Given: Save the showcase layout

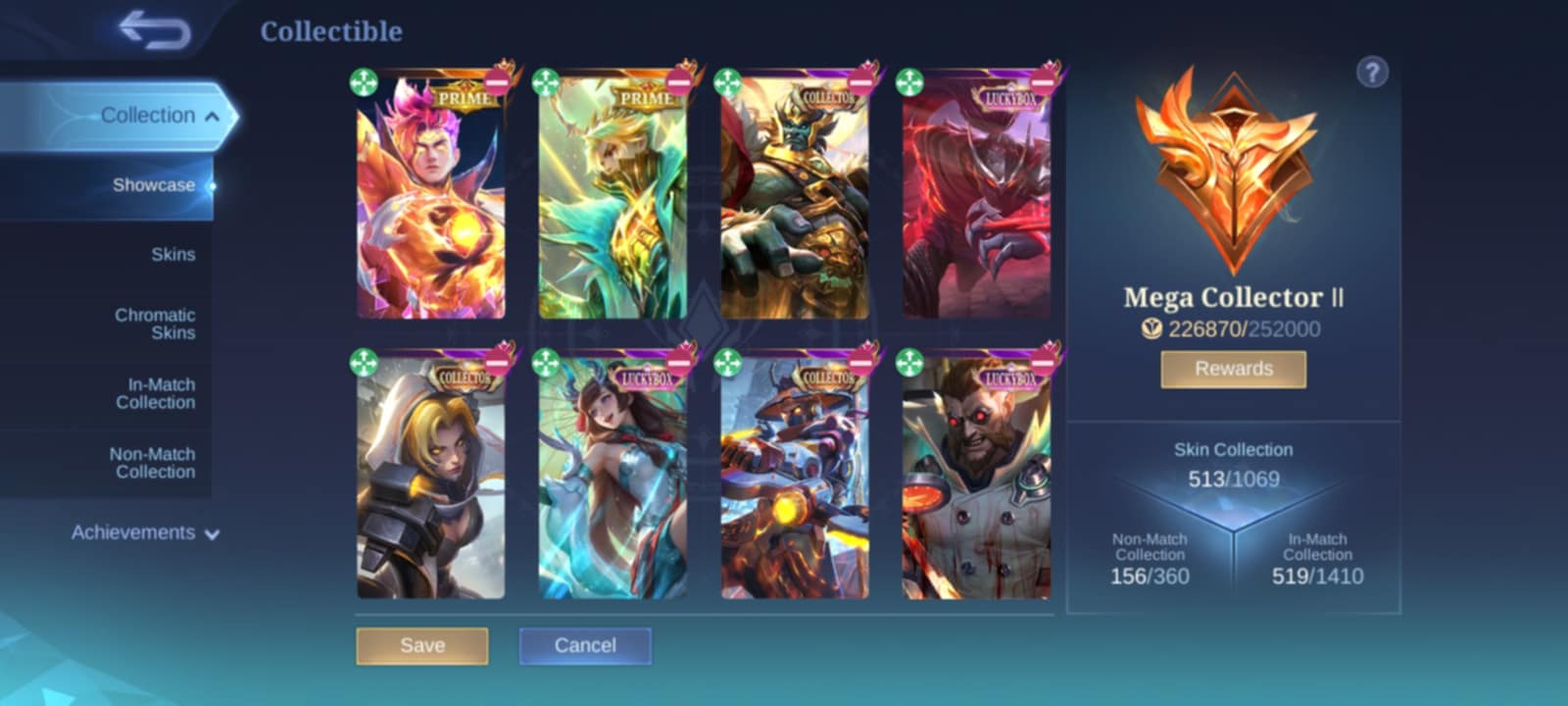Looking at the screenshot, I should coord(422,646).
